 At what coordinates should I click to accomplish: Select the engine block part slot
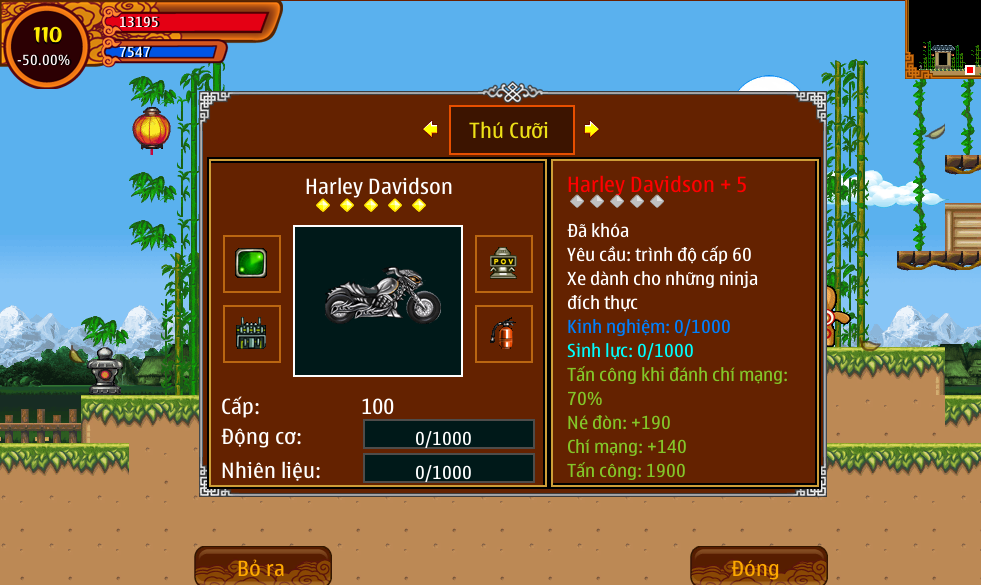[251, 333]
